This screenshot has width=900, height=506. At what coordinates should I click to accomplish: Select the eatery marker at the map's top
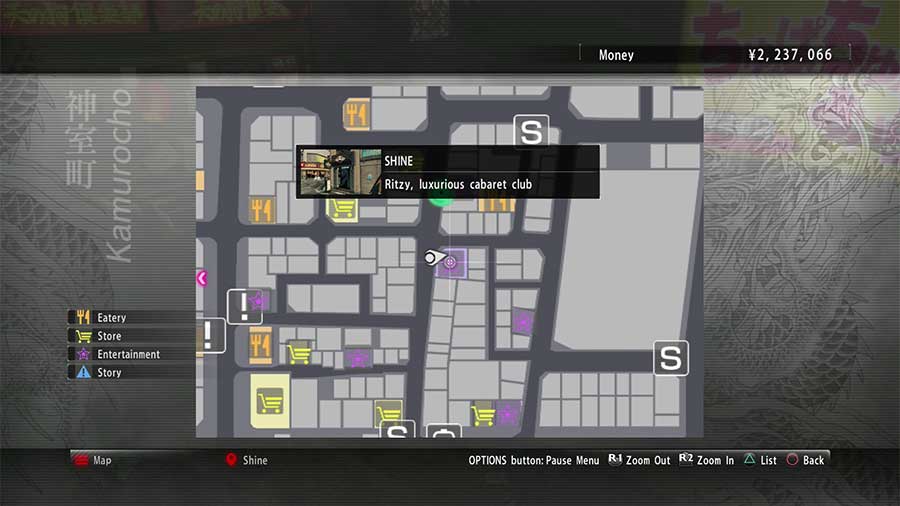tap(356, 115)
